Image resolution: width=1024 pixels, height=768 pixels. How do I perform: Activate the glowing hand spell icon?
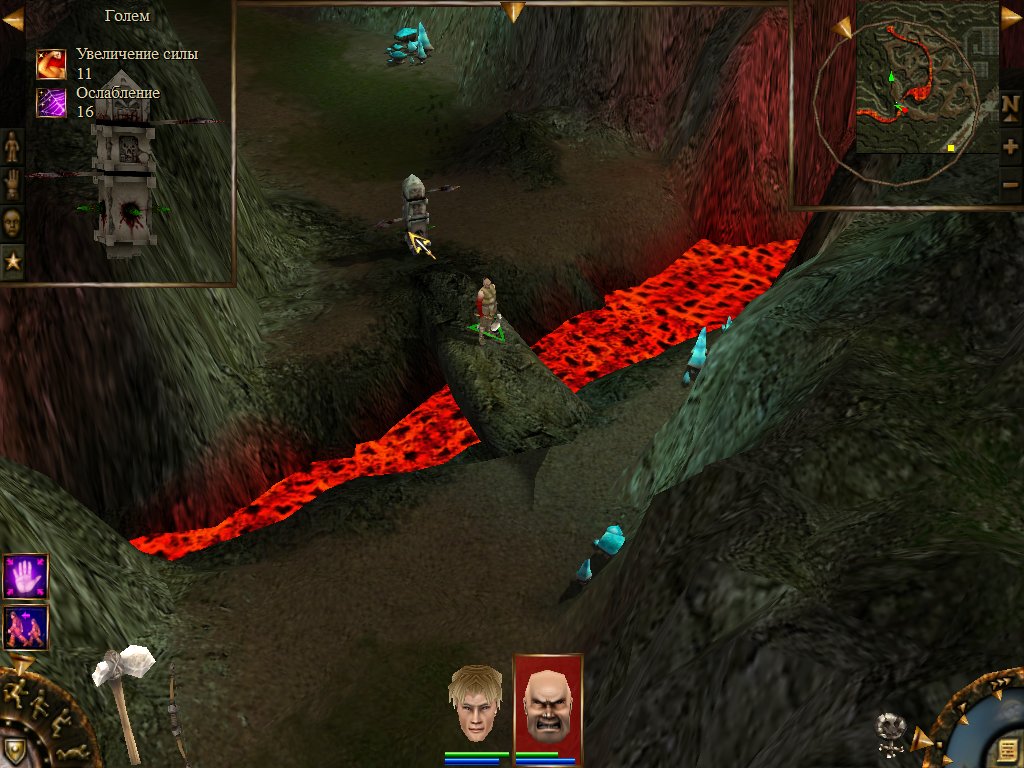click(26, 576)
